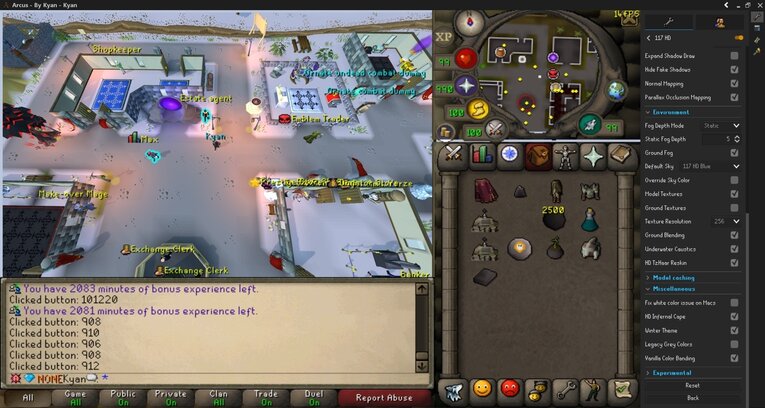Toggle the XP counter button
This screenshot has height=408, width=765.
(445, 37)
